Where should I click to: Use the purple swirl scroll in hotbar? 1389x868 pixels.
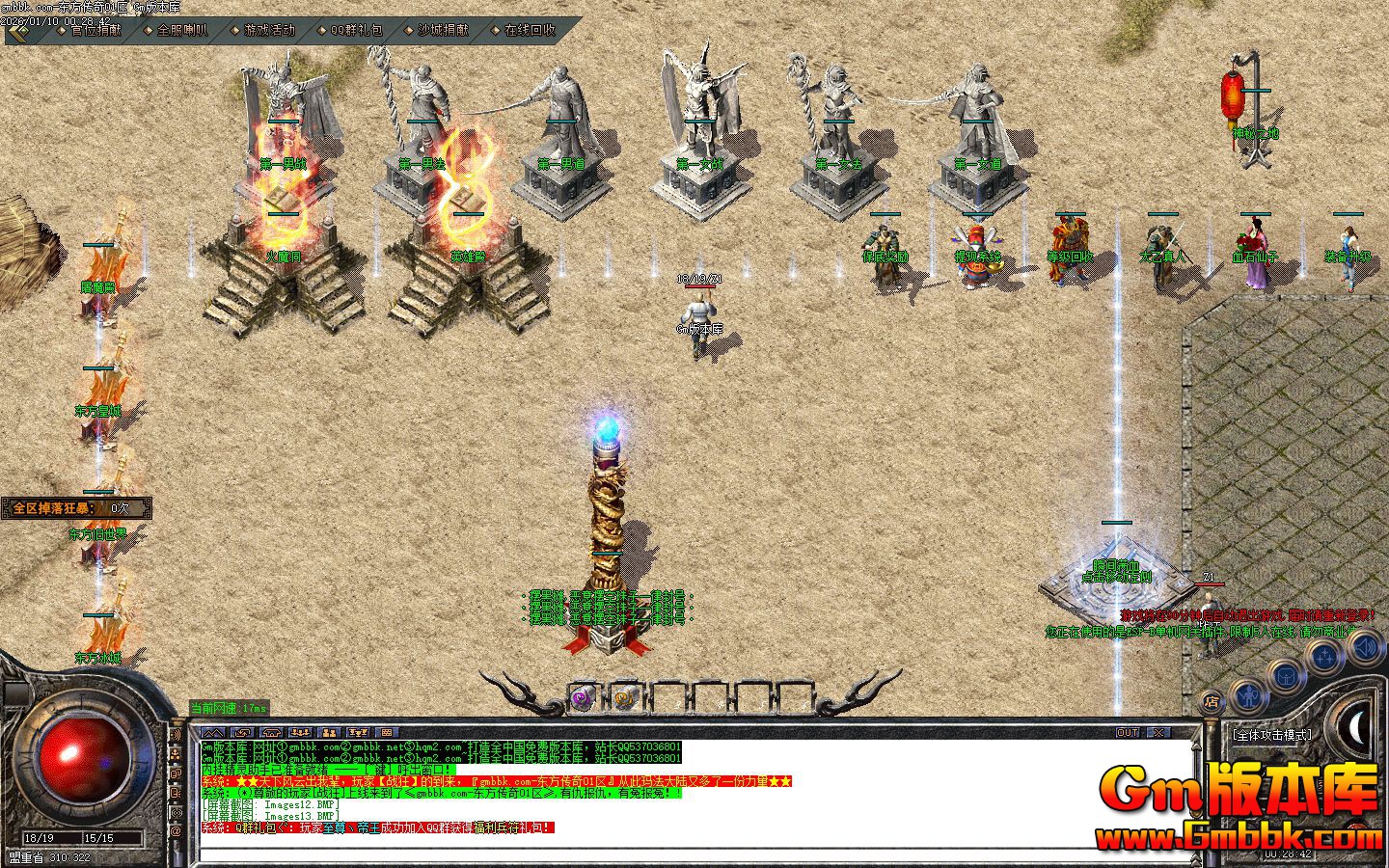coord(582,699)
